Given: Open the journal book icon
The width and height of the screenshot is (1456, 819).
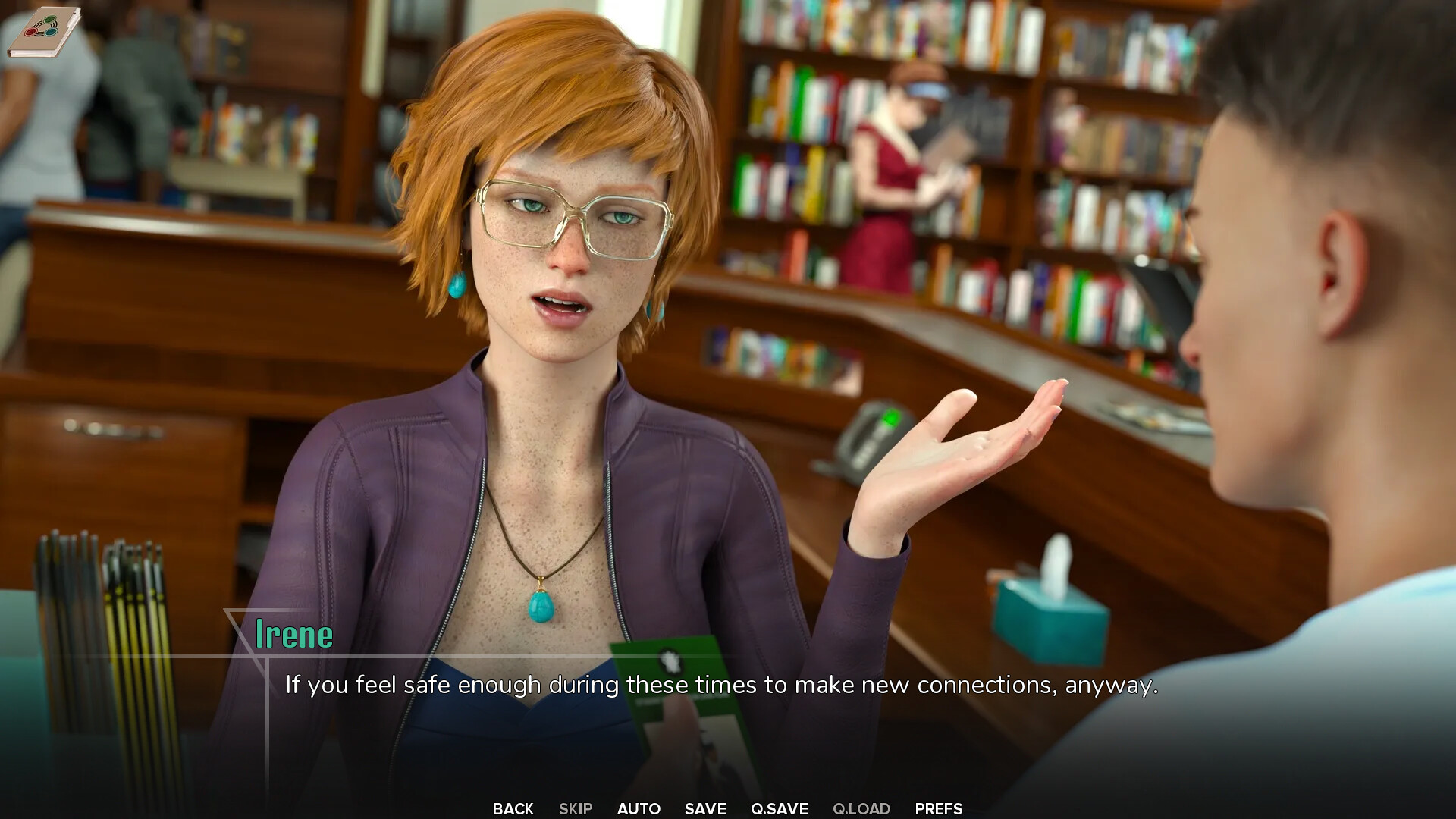Looking at the screenshot, I should [x=44, y=32].
